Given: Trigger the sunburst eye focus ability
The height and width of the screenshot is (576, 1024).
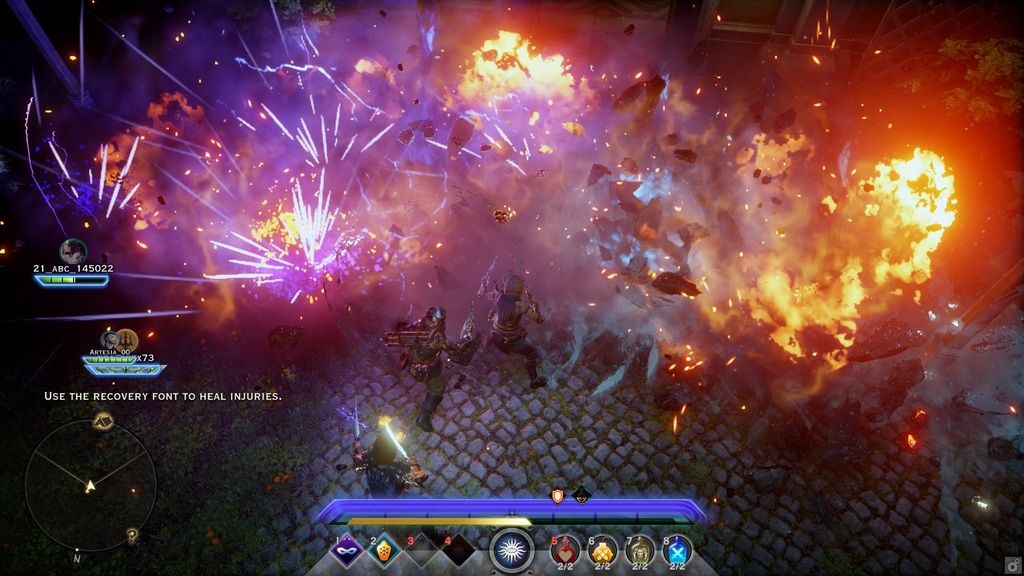Looking at the screenshot, I should (511, 550).
